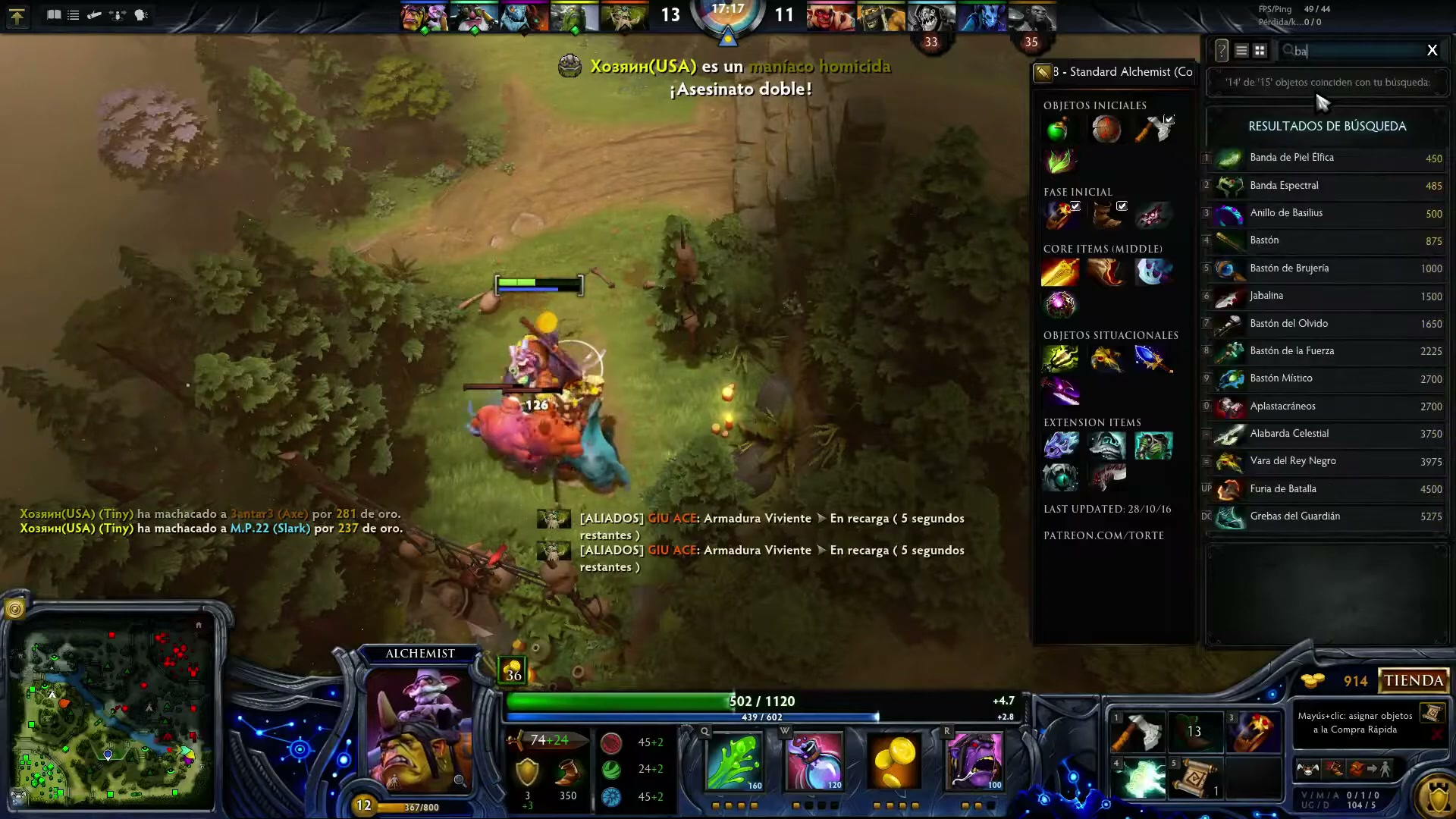The image size is (1456, 819).
Task: Select Grebas del Guardián row
Action: coord(1327,516)
